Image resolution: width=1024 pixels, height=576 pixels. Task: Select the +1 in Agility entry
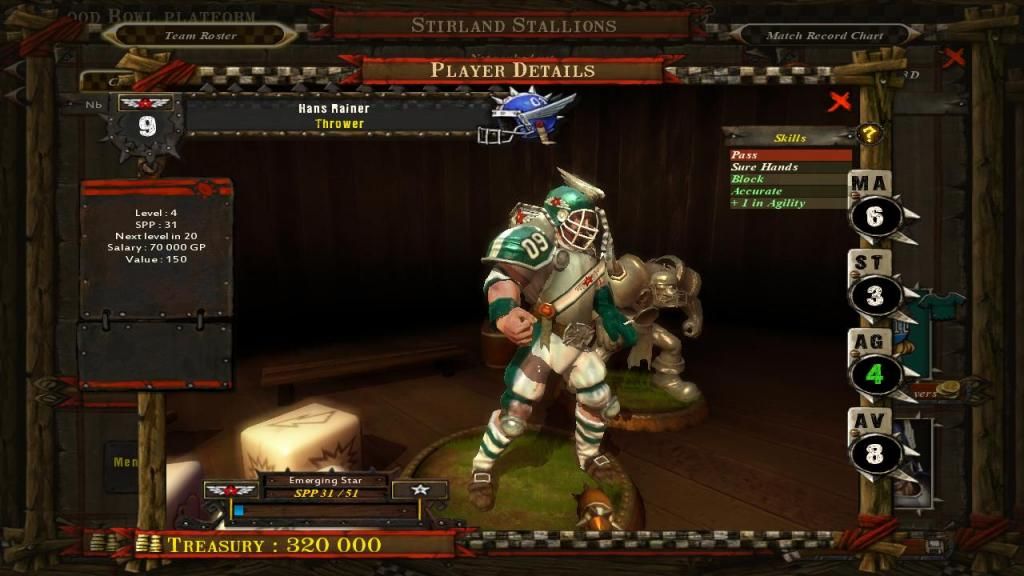[790, 203]
